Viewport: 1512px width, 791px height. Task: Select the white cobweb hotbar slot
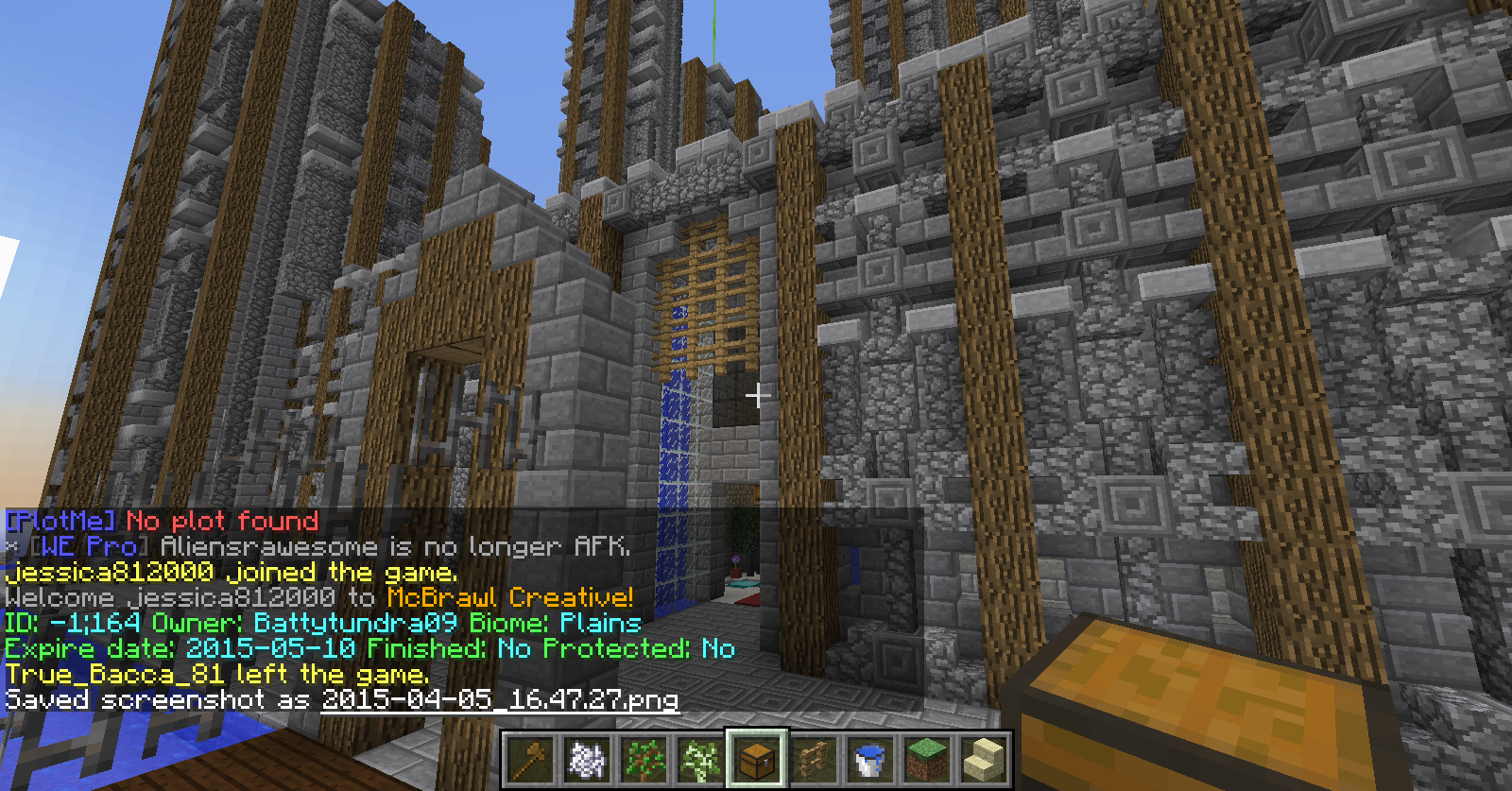(x=586, y=759)
